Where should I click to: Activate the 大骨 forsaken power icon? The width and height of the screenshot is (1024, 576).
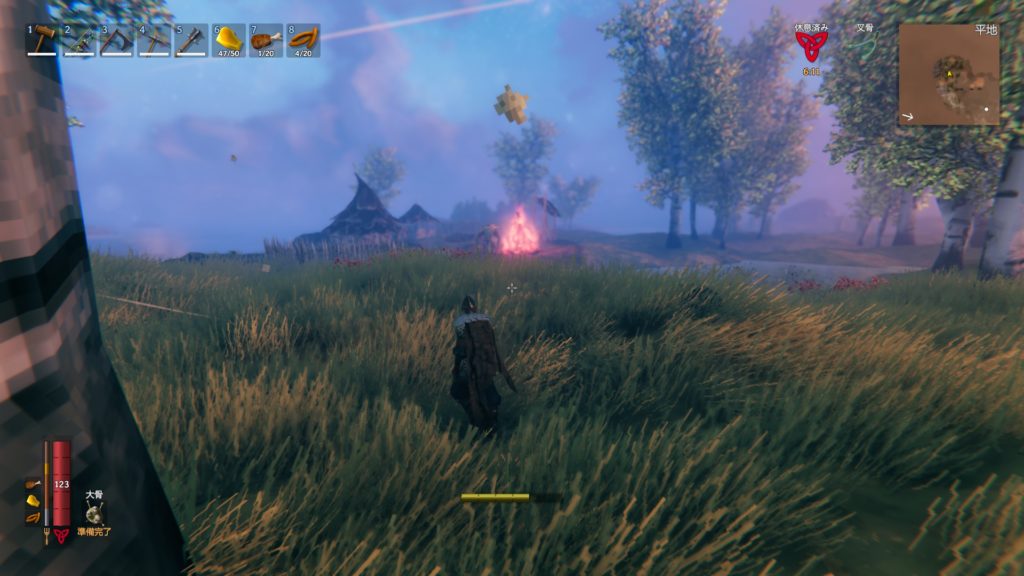click(95, 514)
